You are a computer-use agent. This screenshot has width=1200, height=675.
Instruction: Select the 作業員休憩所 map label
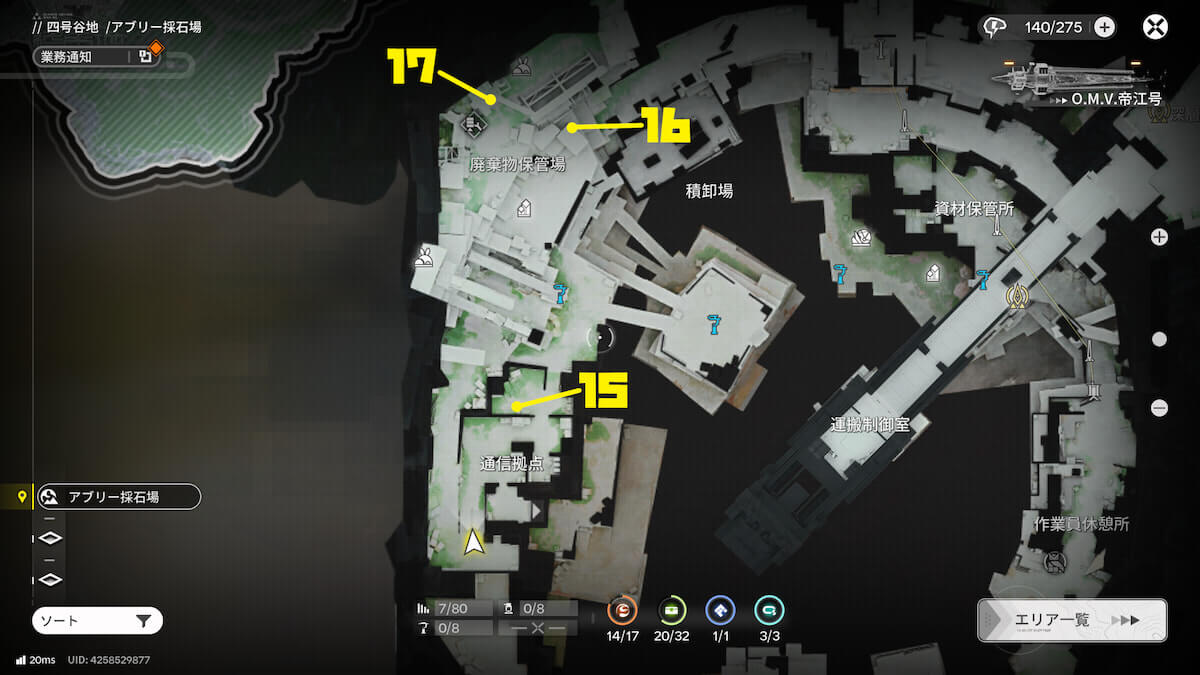pos(1081,524)
